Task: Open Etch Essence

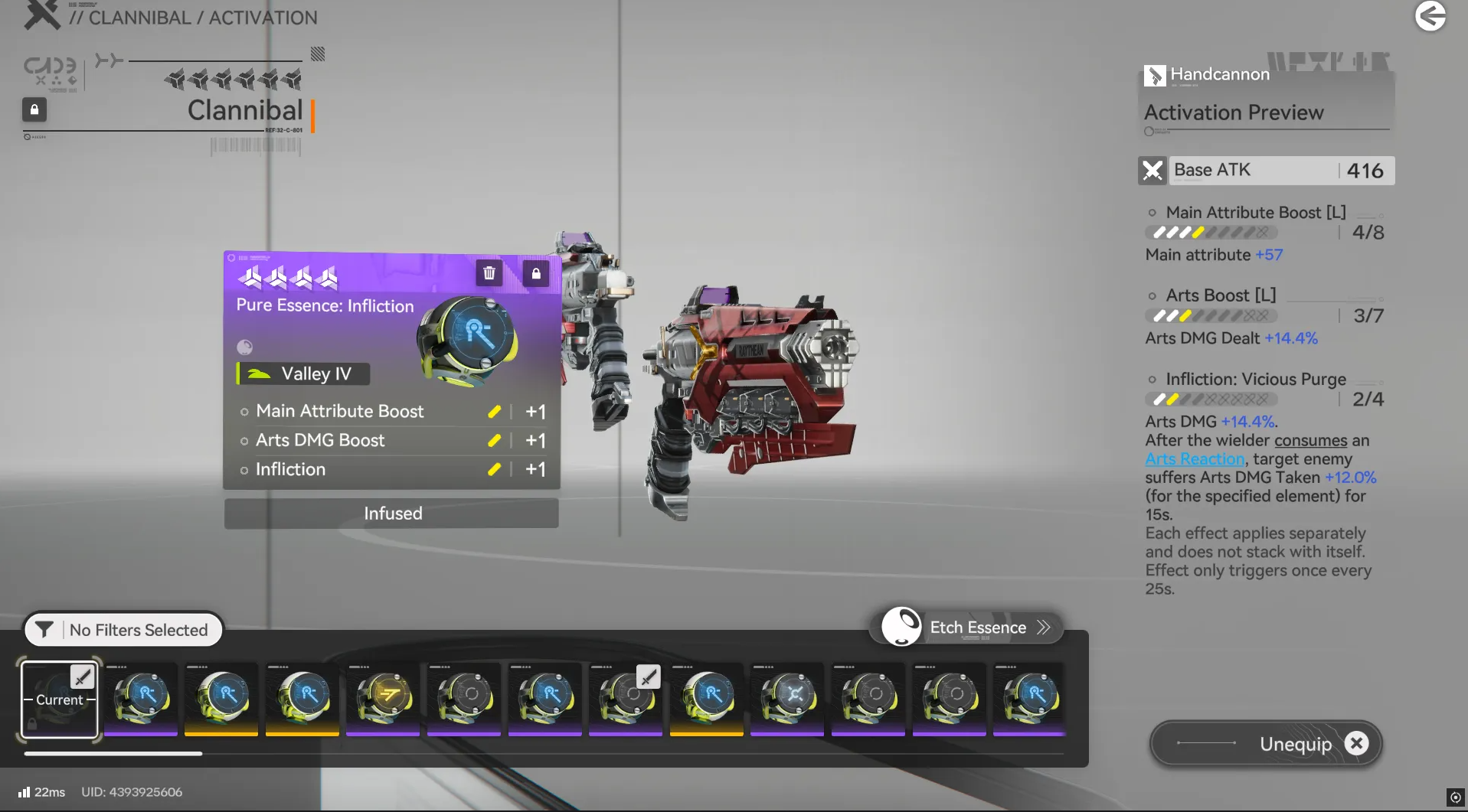Action: pyautogui.click(x=967, y=628)
